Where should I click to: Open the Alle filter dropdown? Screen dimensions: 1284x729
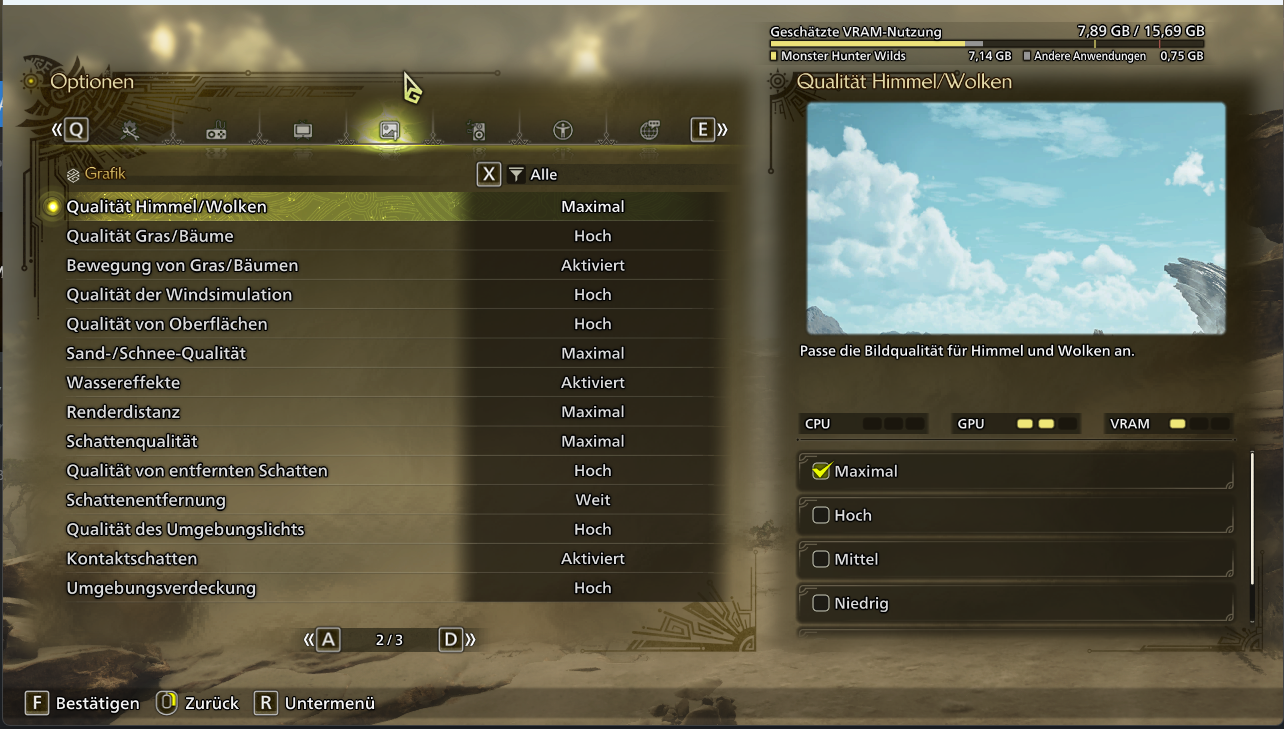(546, 174)
